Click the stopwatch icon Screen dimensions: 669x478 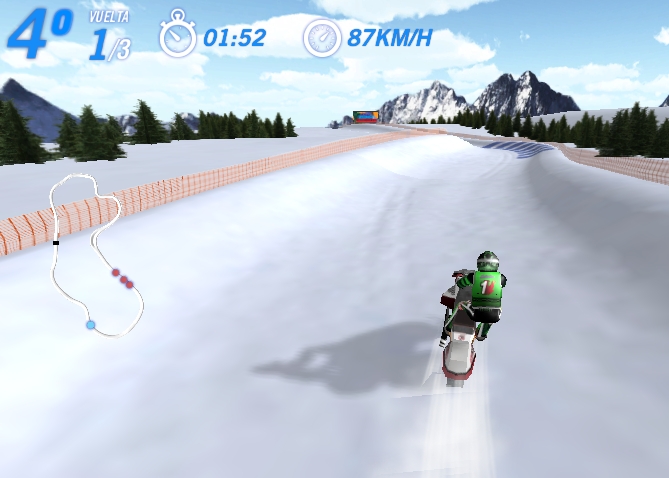[x=178, y=36]
